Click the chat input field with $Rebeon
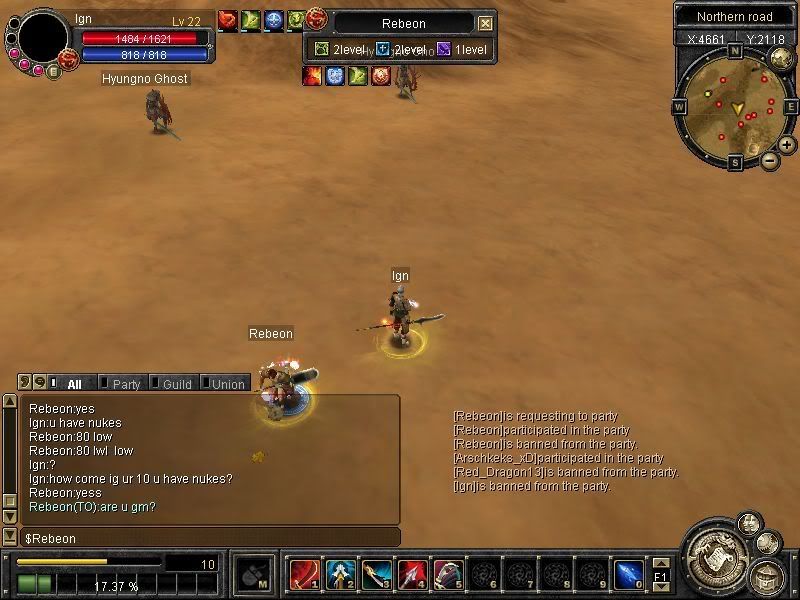800x600 pixels. [x=210, y=539]
